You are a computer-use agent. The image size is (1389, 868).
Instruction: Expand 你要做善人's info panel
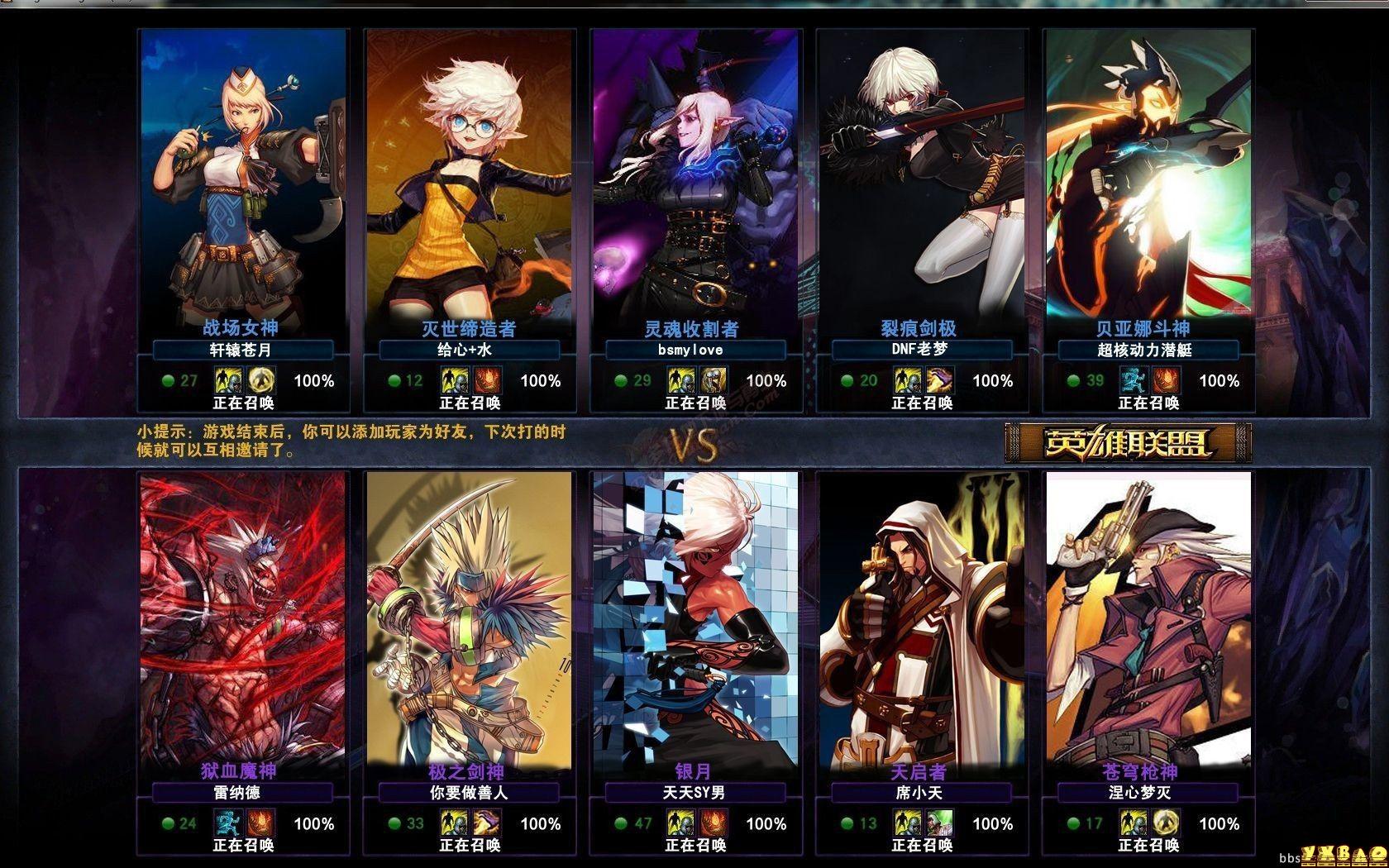click(x=468, y=792)
